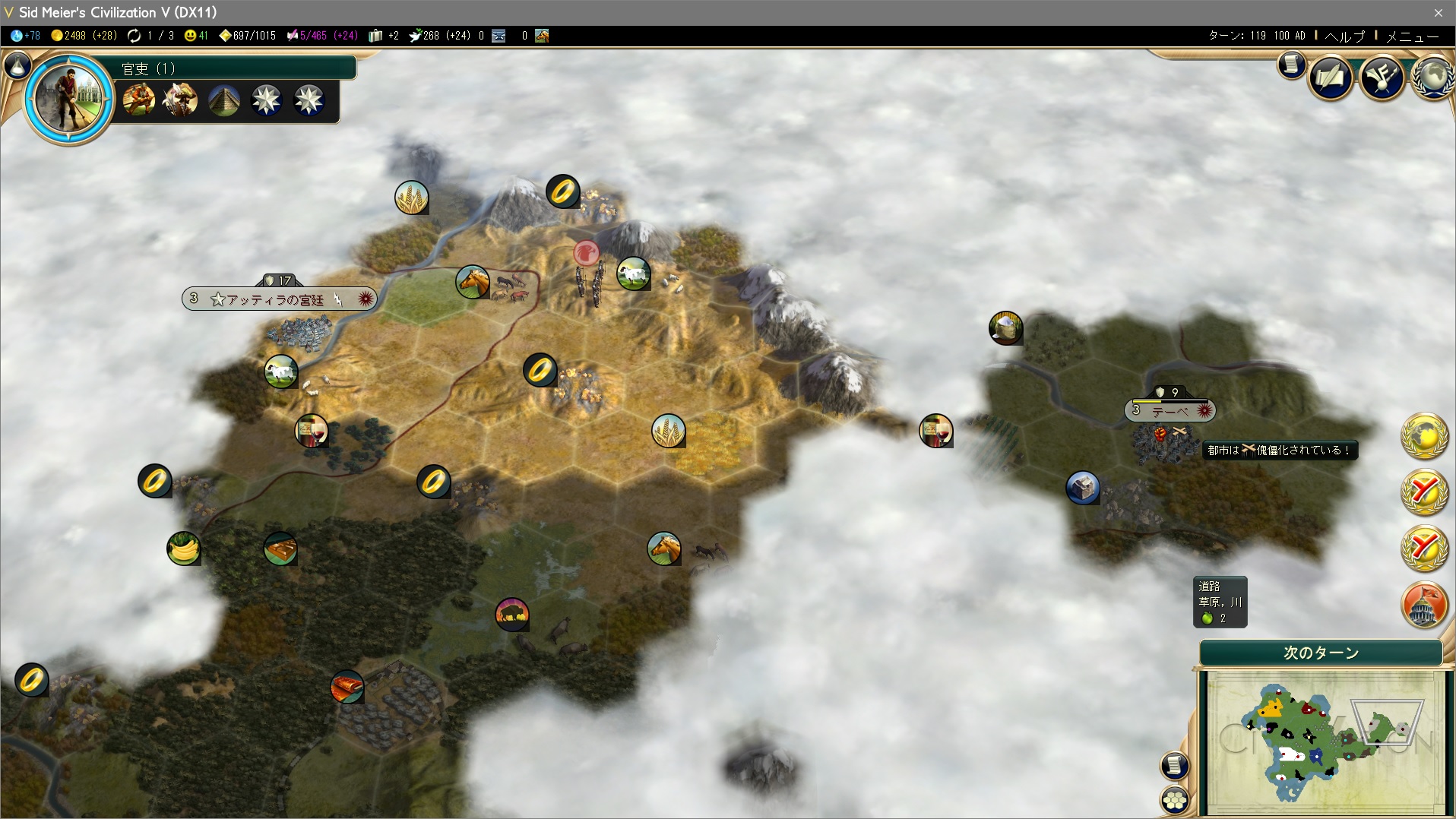Open the small scroll button beside the quill button
Viewport: 1456px width, 819px height.
(1291, 65)
